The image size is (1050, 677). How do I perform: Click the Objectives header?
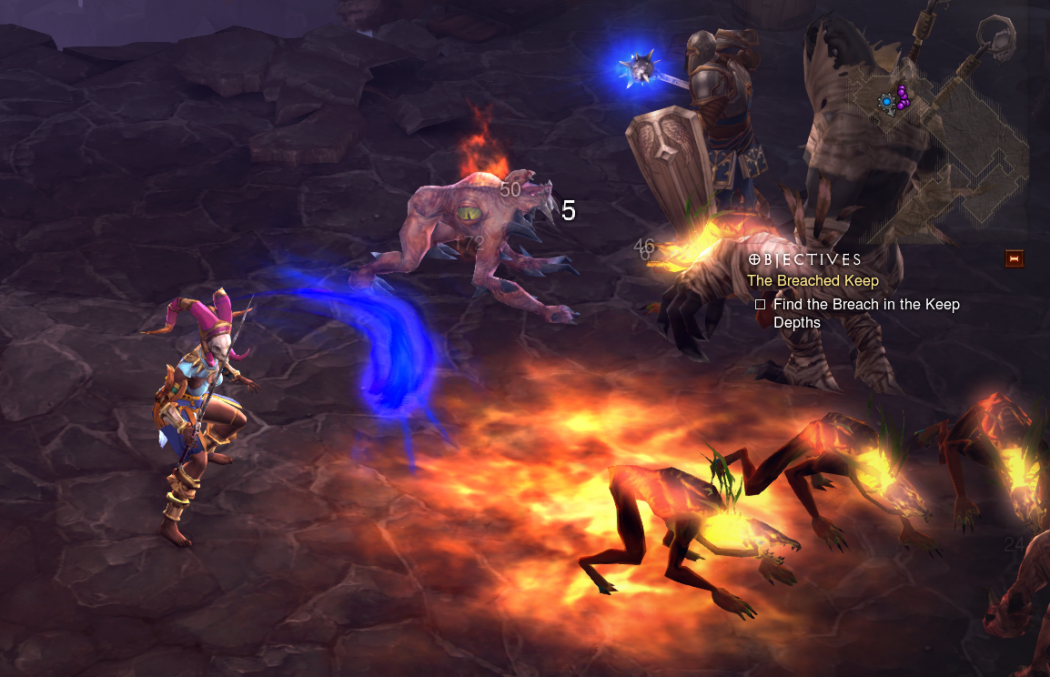click(x=805, y=260)
